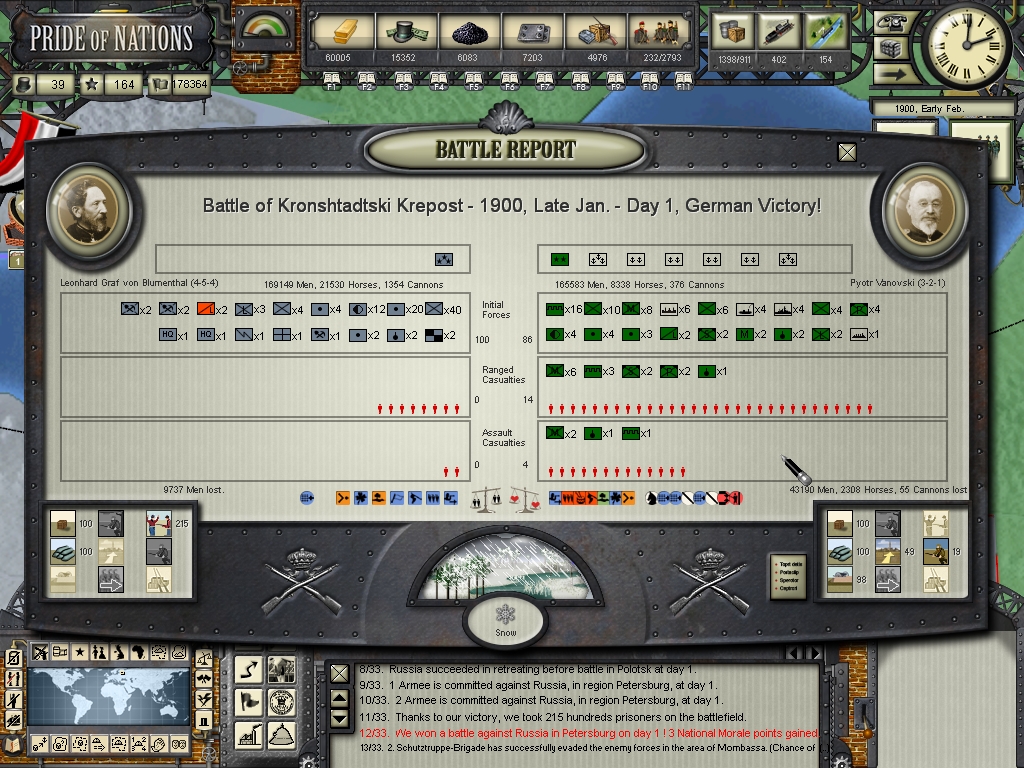1024x768 pixels.
Task: Close the message log panel
Action: point(340,674)
